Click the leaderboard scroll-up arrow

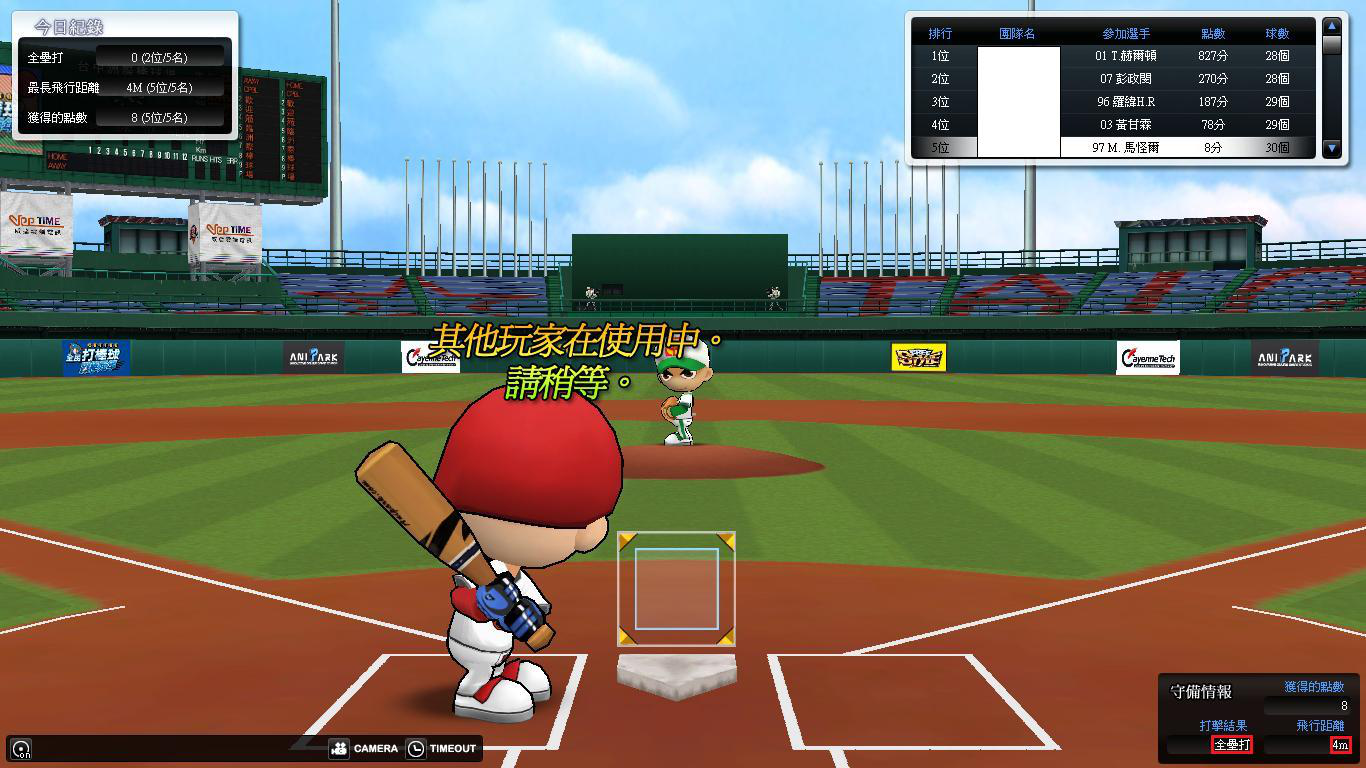pyautogui.click(x=1331, y=27)
